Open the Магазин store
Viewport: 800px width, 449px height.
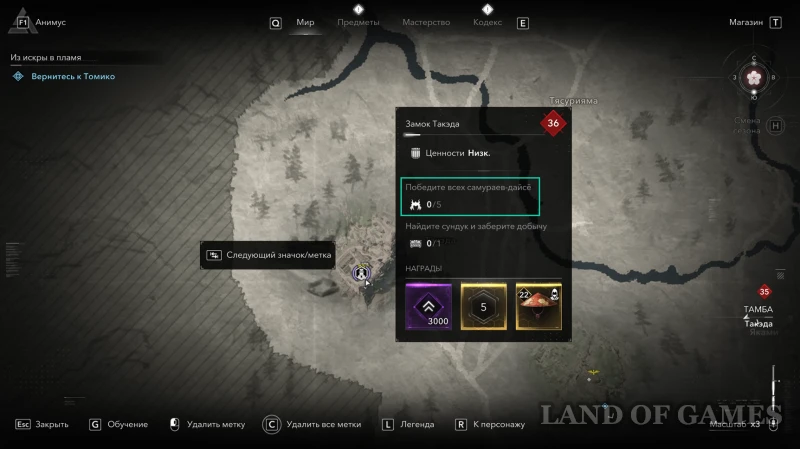tap(746, 22)
